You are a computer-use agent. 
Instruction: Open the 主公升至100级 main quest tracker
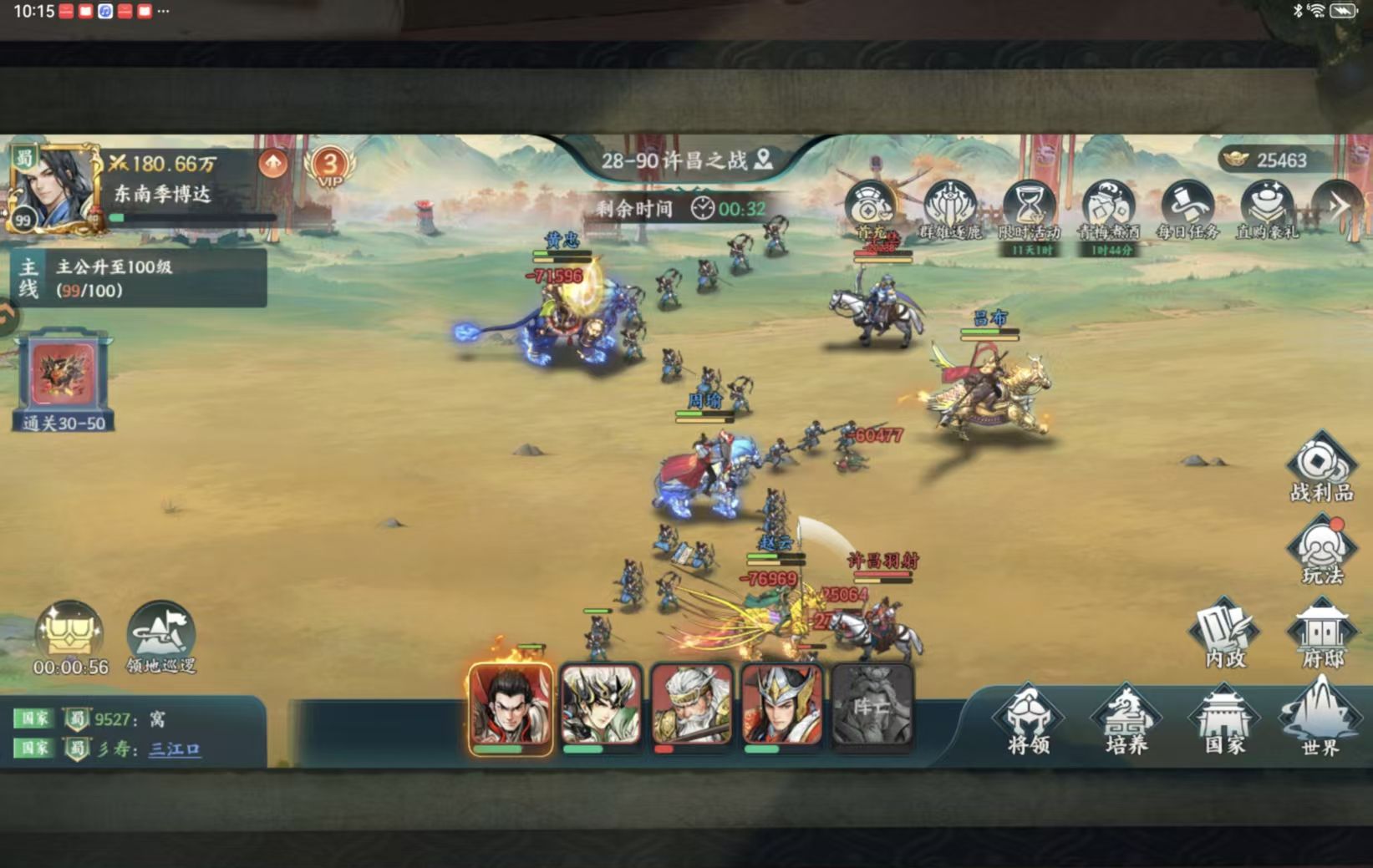pyautogui.click(x=139, y=278)
